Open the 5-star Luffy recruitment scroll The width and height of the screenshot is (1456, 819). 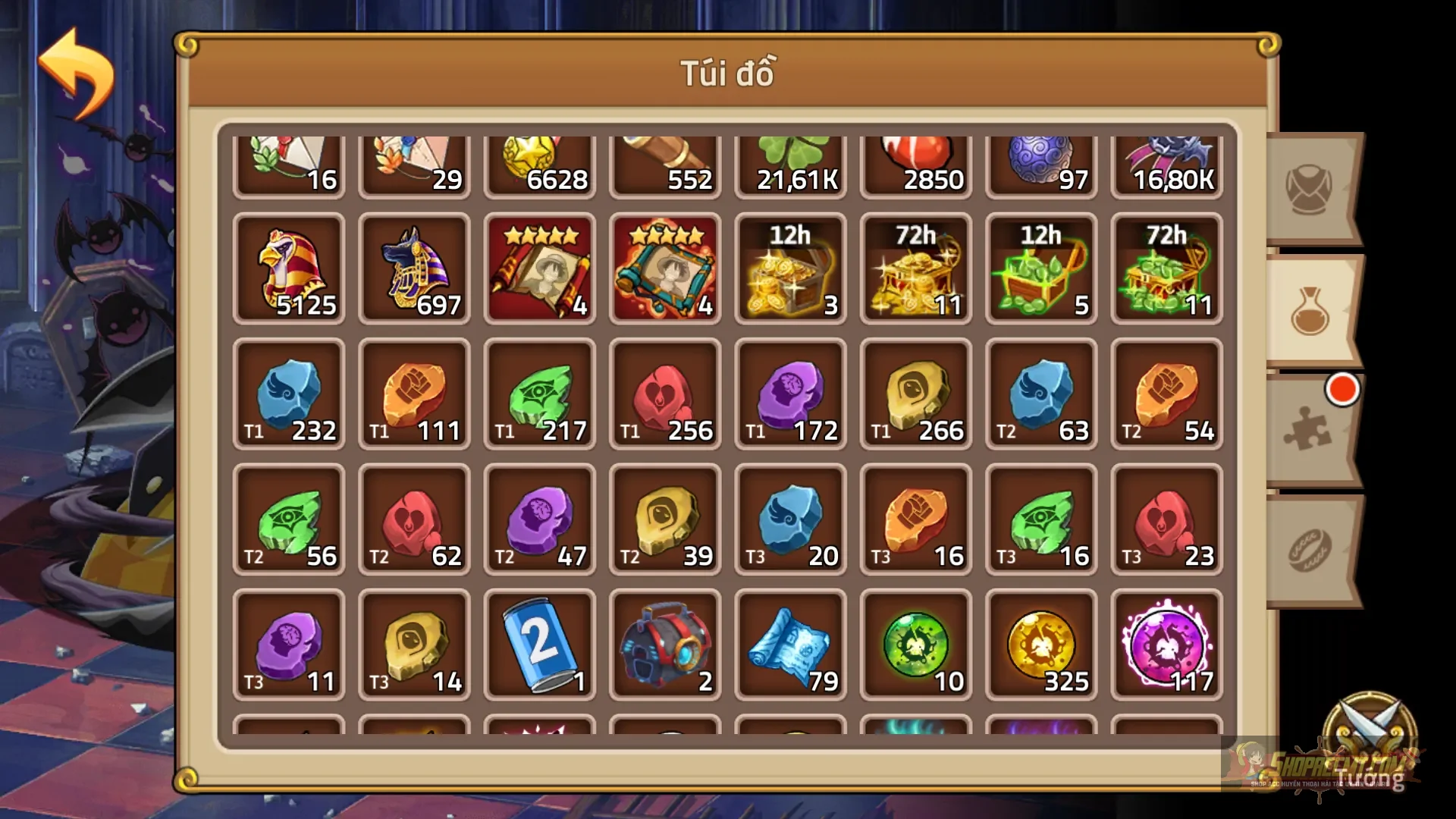540,269
